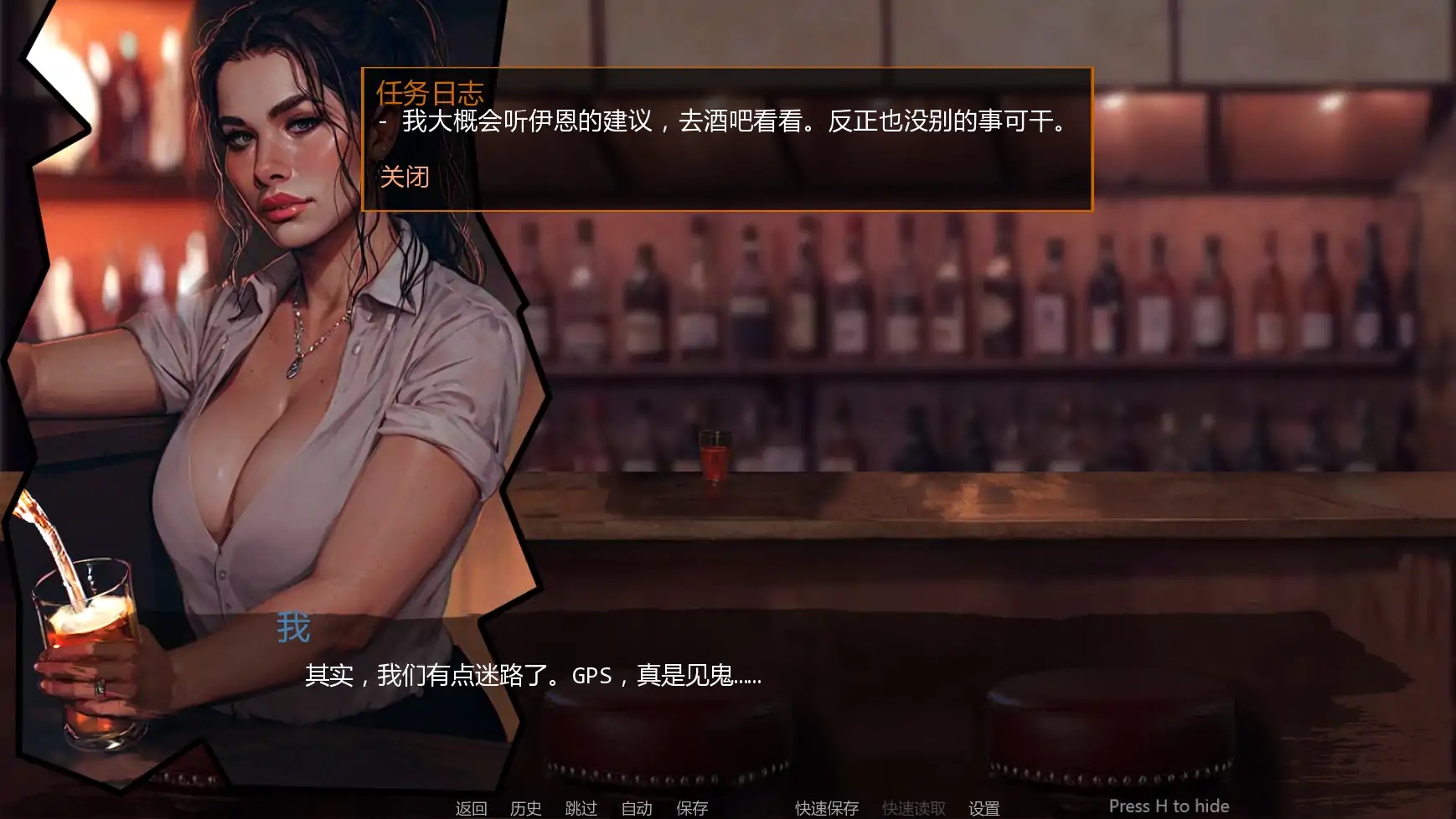开启「自动」播放模式
The width and height of the screenshot is (1456, 819).
point(638,808)
